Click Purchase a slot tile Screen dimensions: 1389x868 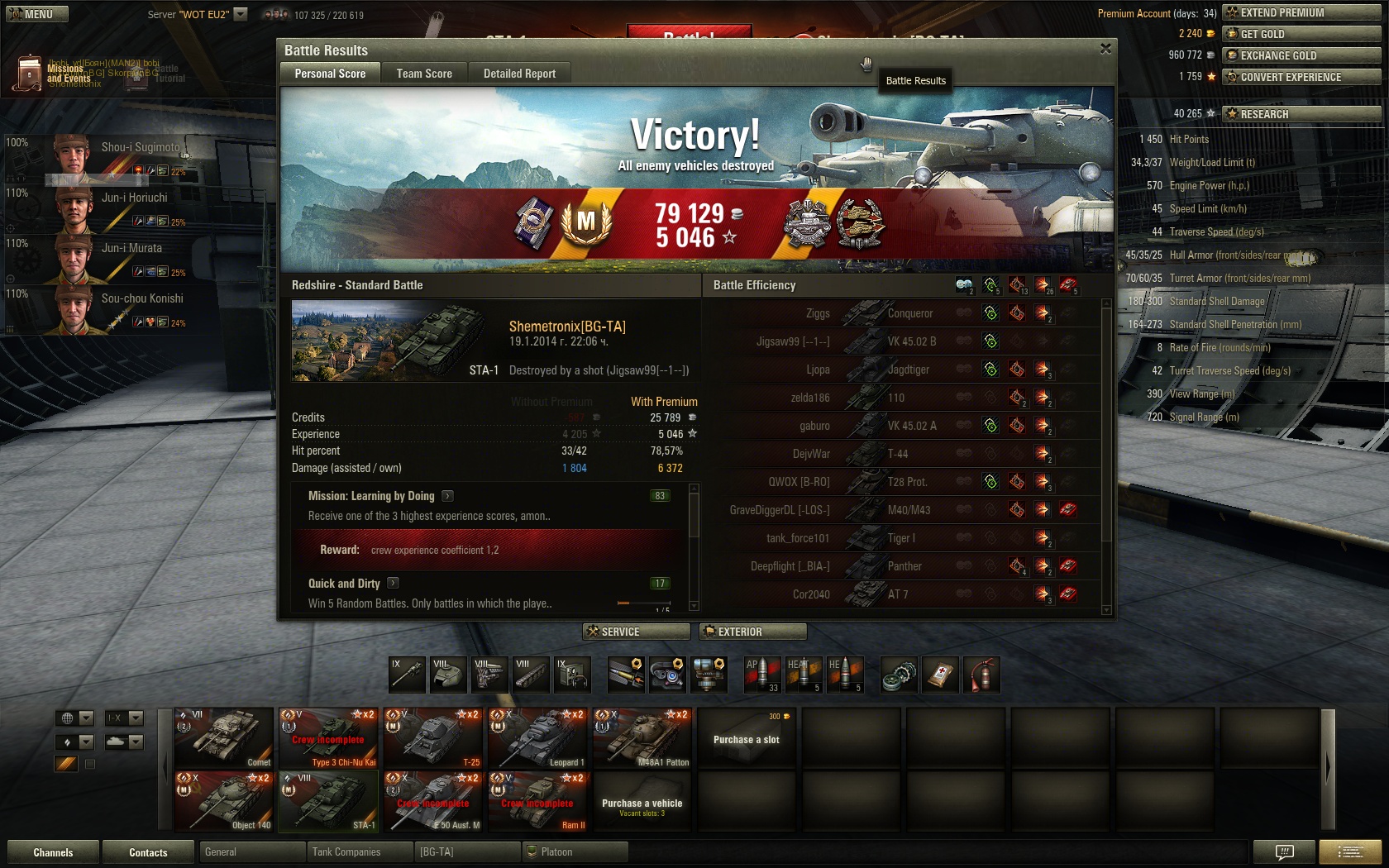point(747,738)
